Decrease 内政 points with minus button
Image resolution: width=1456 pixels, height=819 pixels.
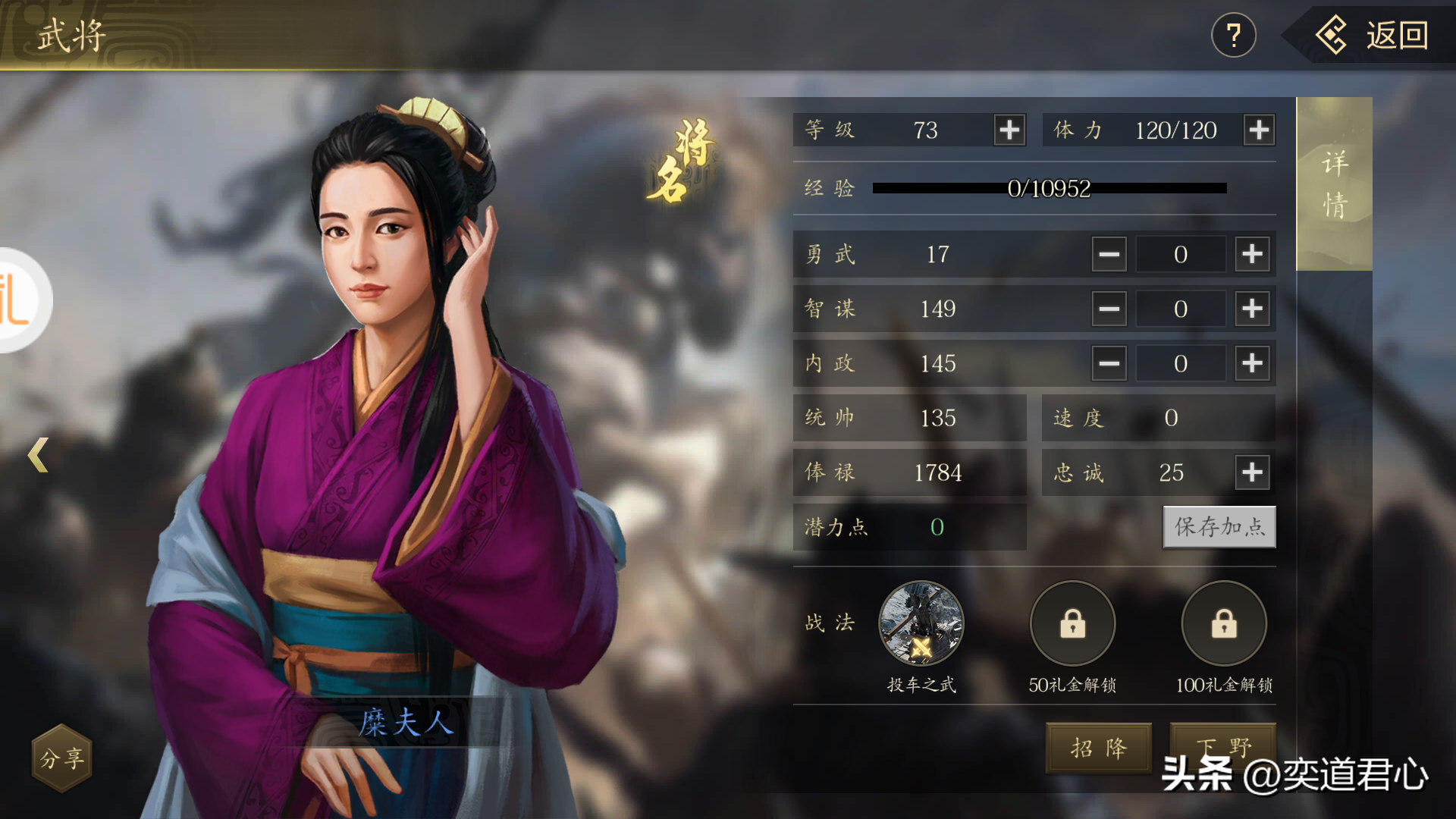pyautogui.click(x=1109, y=363)
